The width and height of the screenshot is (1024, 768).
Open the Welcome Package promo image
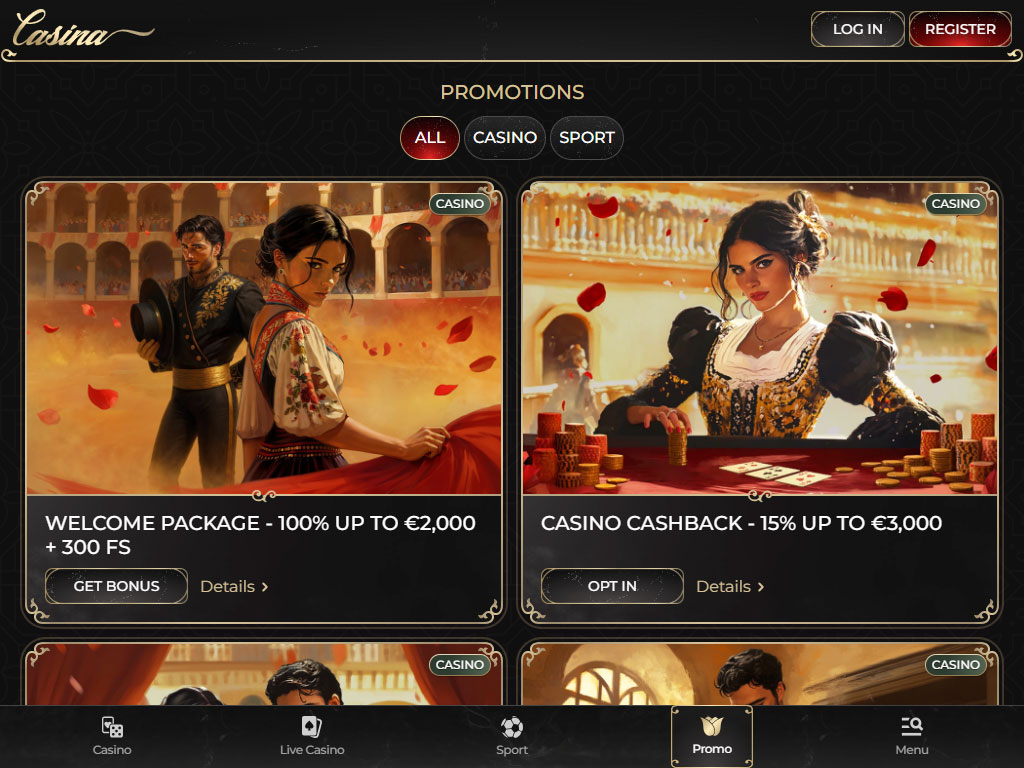point(263,338)
